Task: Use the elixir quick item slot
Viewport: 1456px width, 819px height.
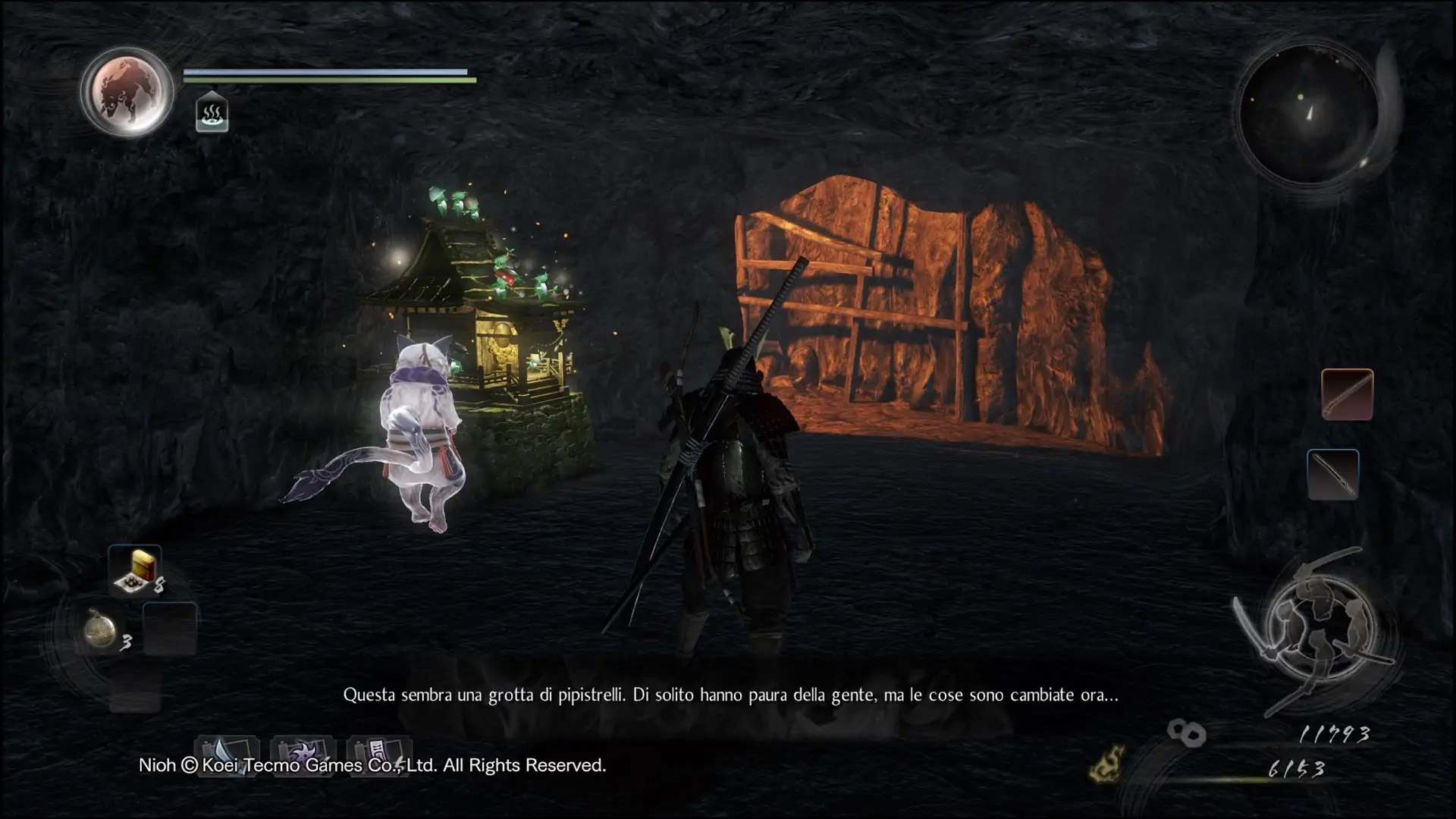Action: (x=136, y=569)
